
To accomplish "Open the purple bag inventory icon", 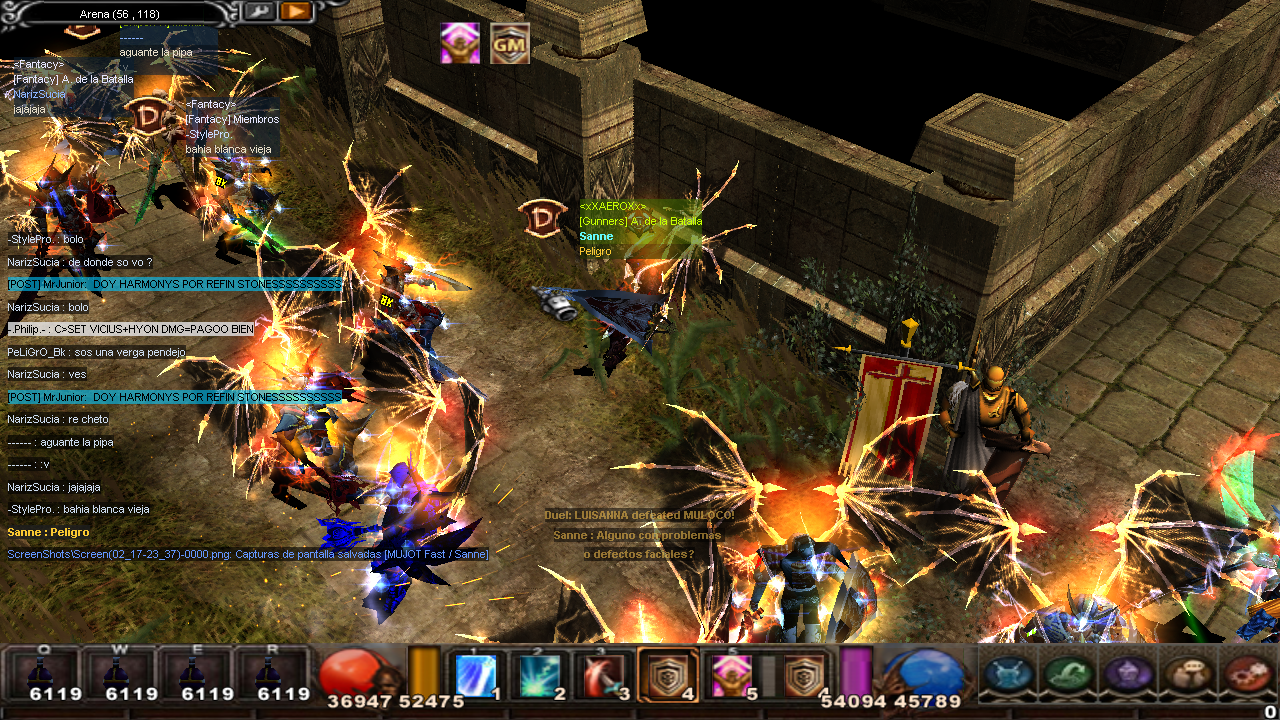I will point(1129,675).
